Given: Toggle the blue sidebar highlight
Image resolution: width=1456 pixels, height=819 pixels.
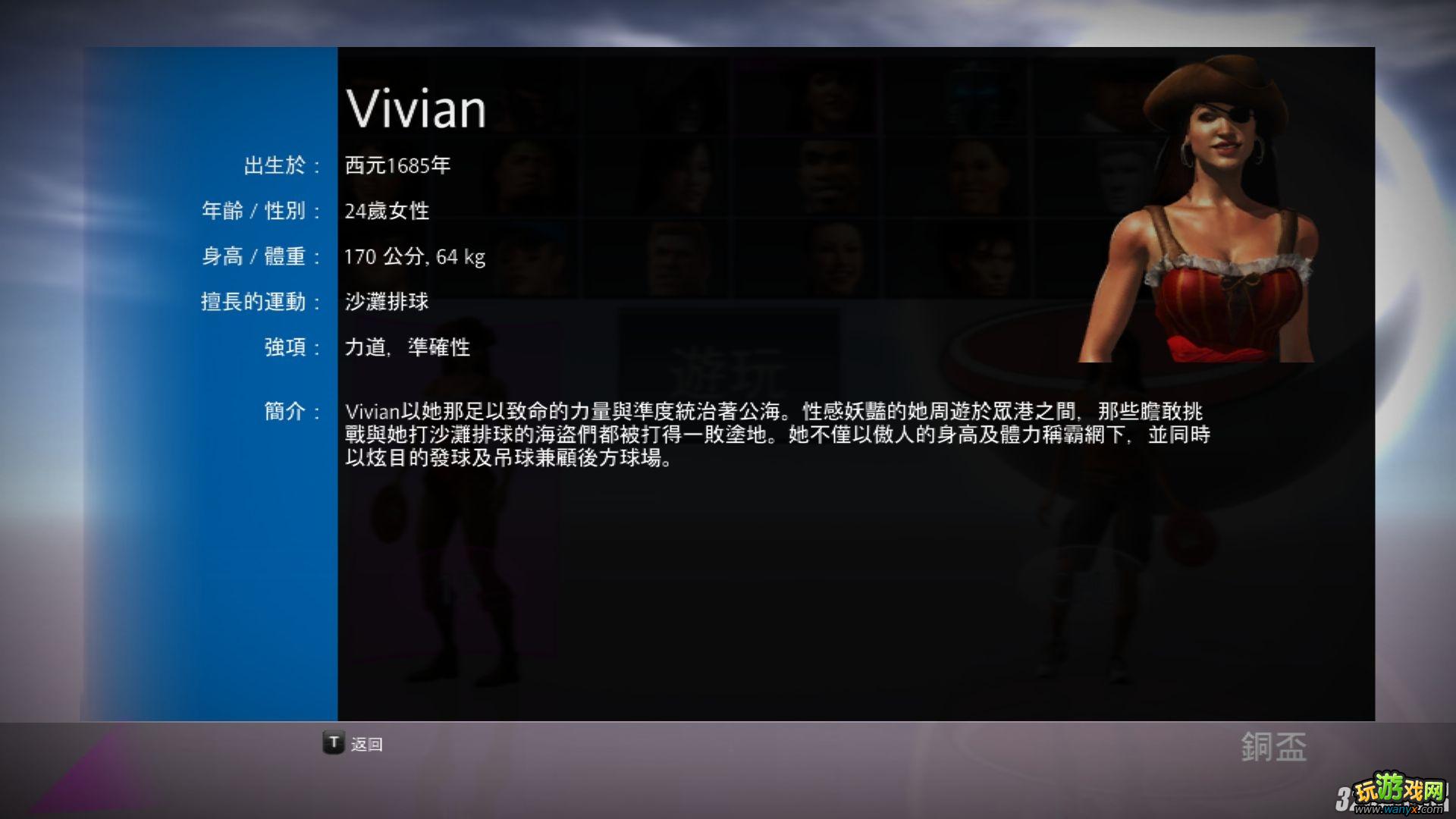Looking at the screenshot, I should coord(209,379).
